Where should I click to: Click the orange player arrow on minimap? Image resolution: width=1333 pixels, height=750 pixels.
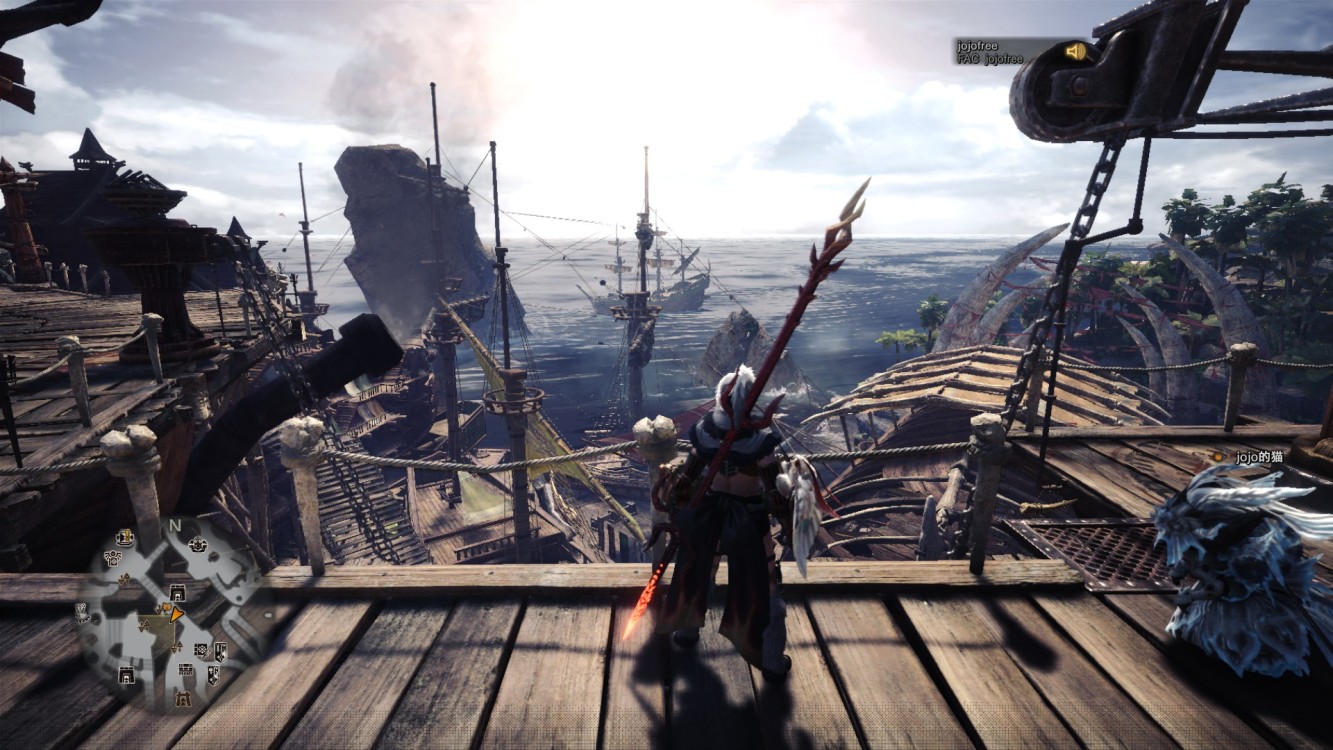tap(176, 614)
